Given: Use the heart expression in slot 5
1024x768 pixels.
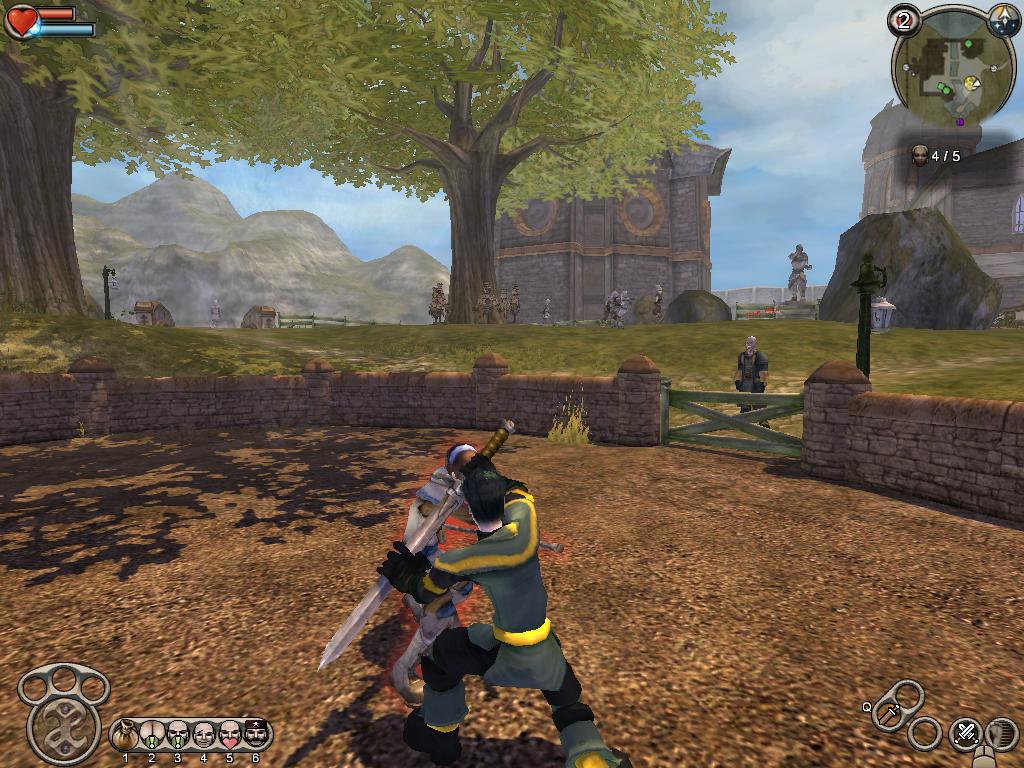Looking at the screenshot, I should [x=230, y=736].
